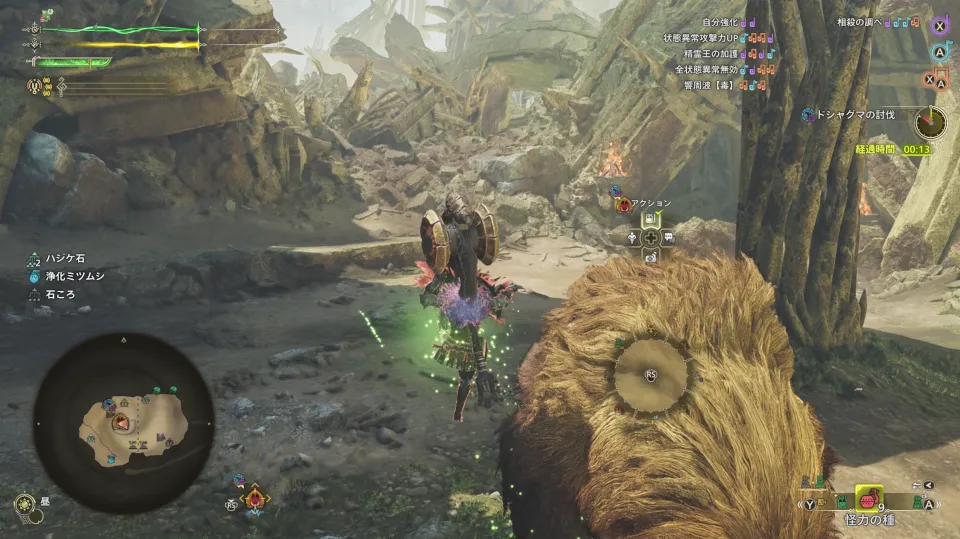Screen dimensions: 960x539
Task: Click the quest target compass dial
Action: tap(930, 124)
